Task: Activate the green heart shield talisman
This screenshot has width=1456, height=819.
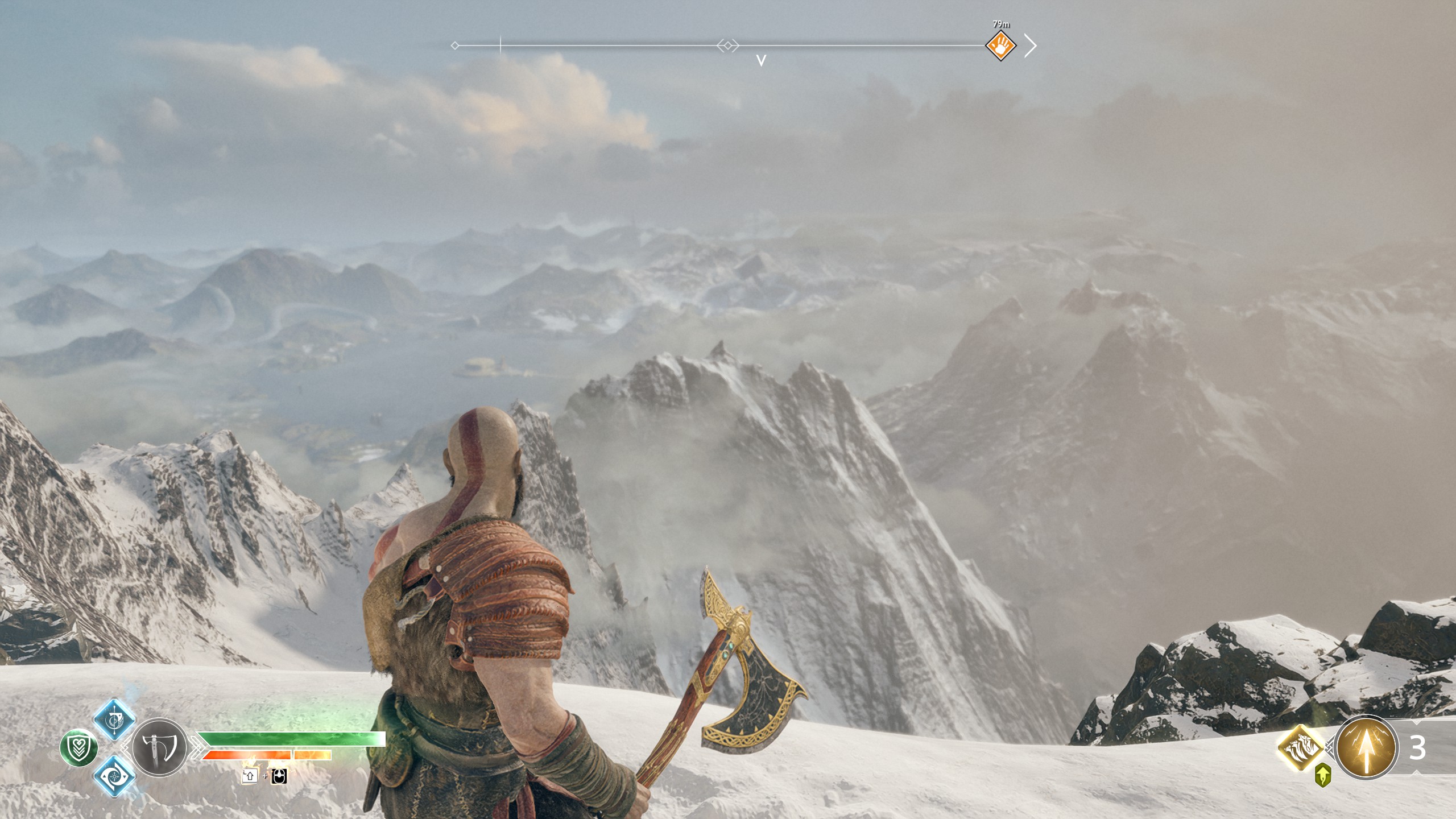Action: coord(79,747)
